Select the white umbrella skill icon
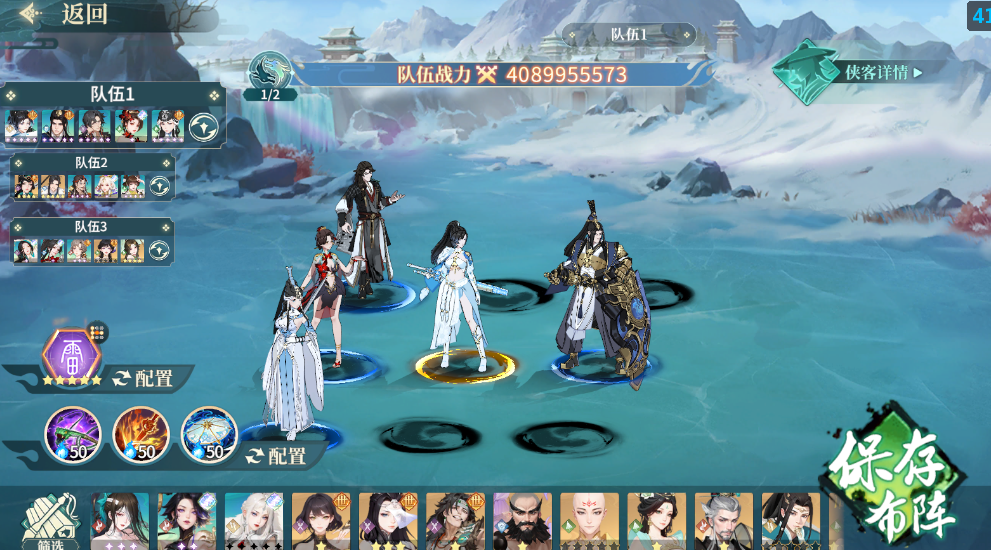Image resolution: width=991 pixels, height=550 pixels. click(x=209, y=434)
